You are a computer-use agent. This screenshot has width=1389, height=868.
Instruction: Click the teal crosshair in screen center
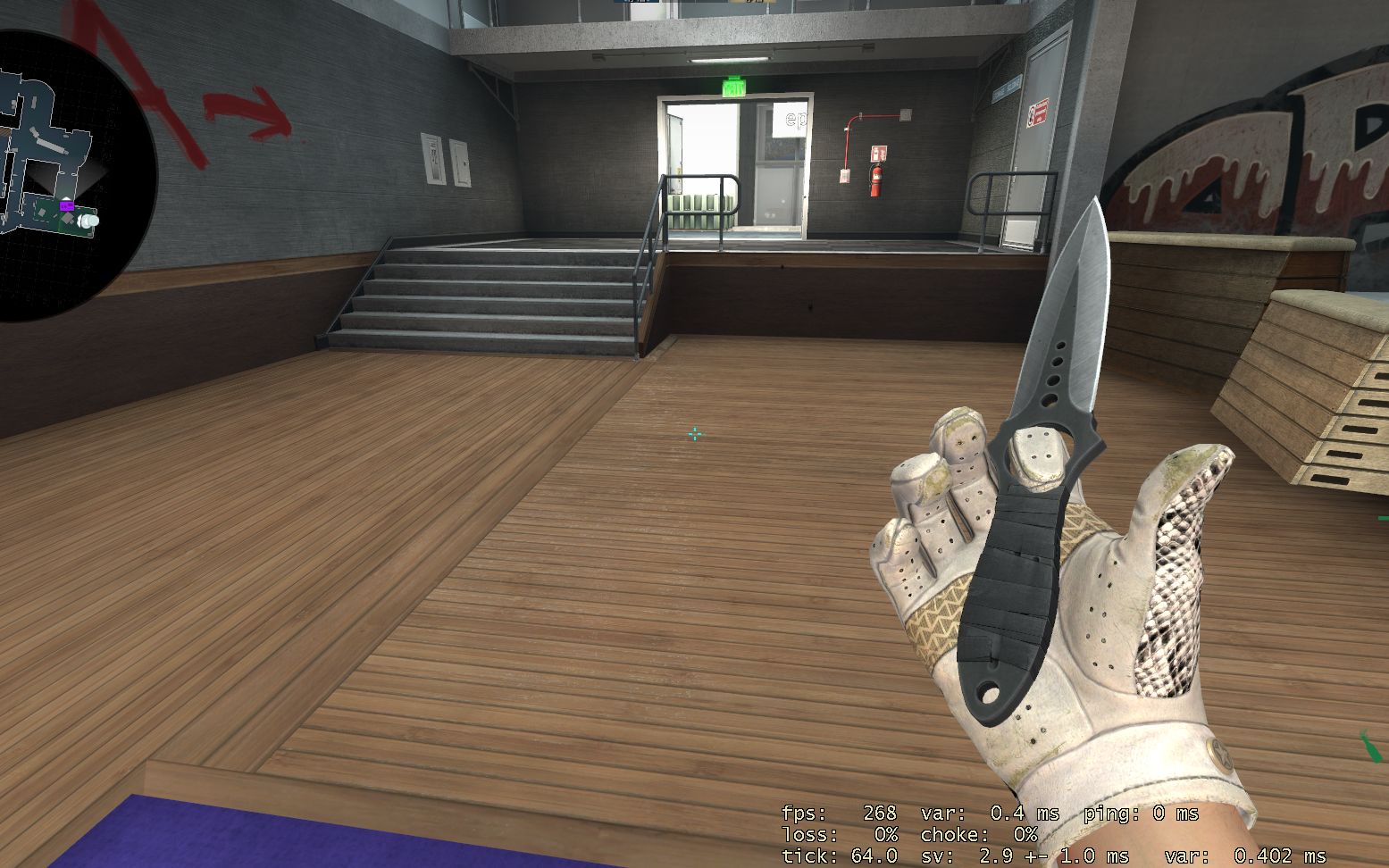click(x=695, y=434)
